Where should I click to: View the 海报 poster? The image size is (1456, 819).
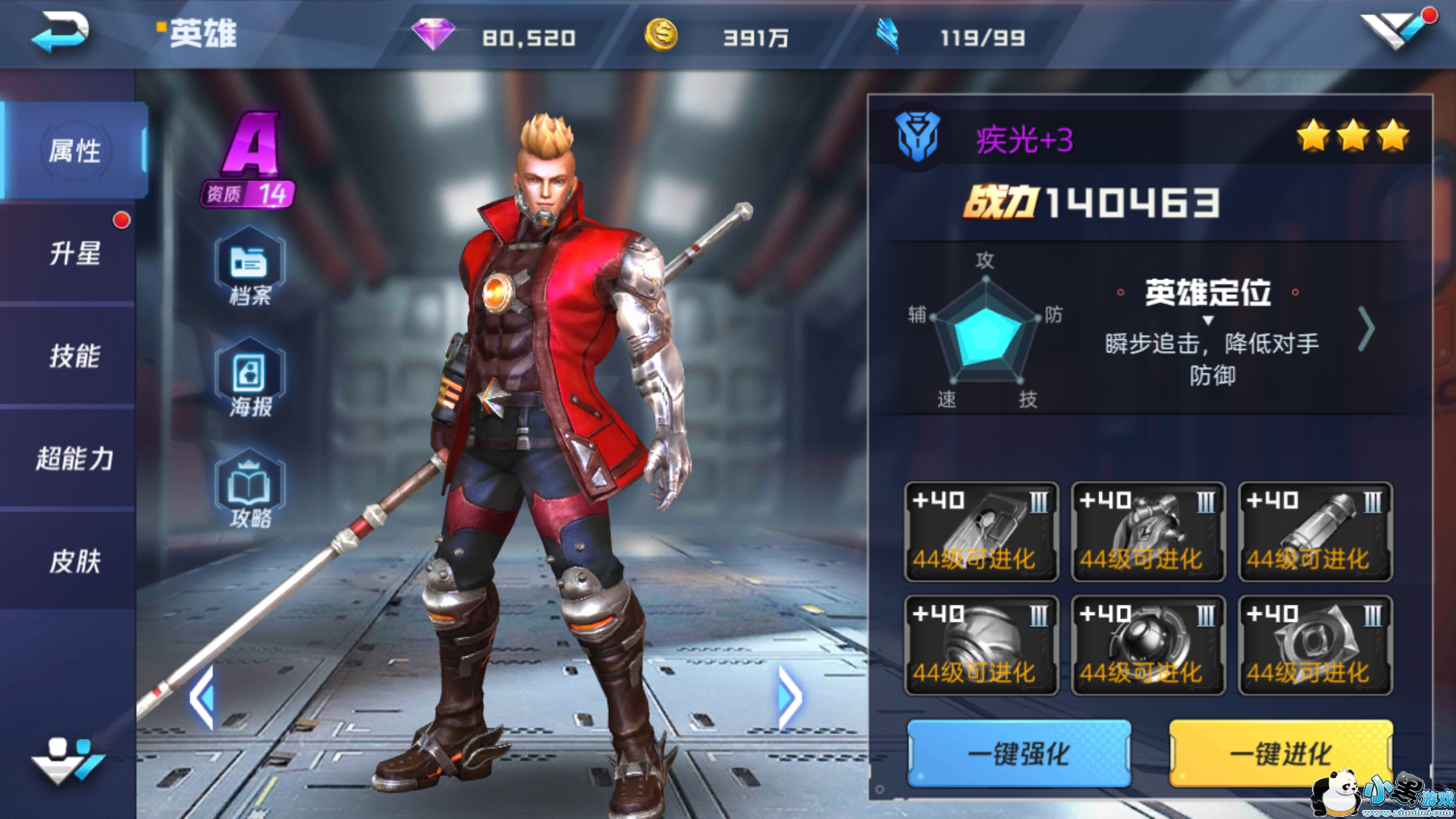249,378
